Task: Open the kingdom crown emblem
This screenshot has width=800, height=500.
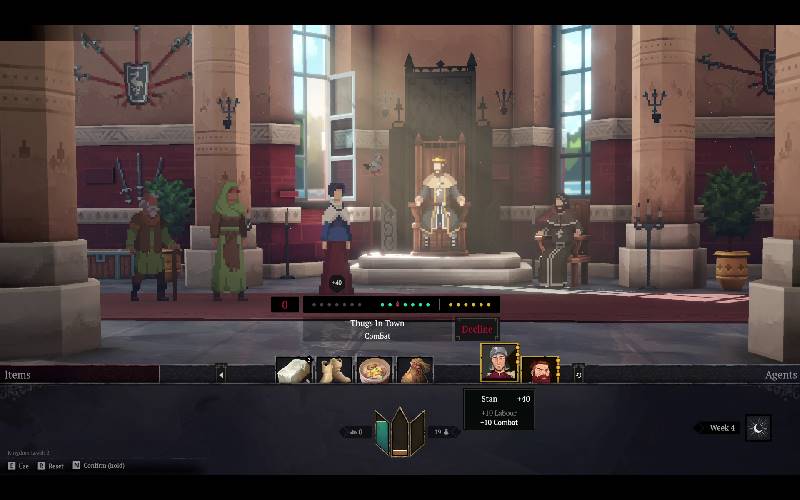Action: pyautogui.click(x=399, y=432)
